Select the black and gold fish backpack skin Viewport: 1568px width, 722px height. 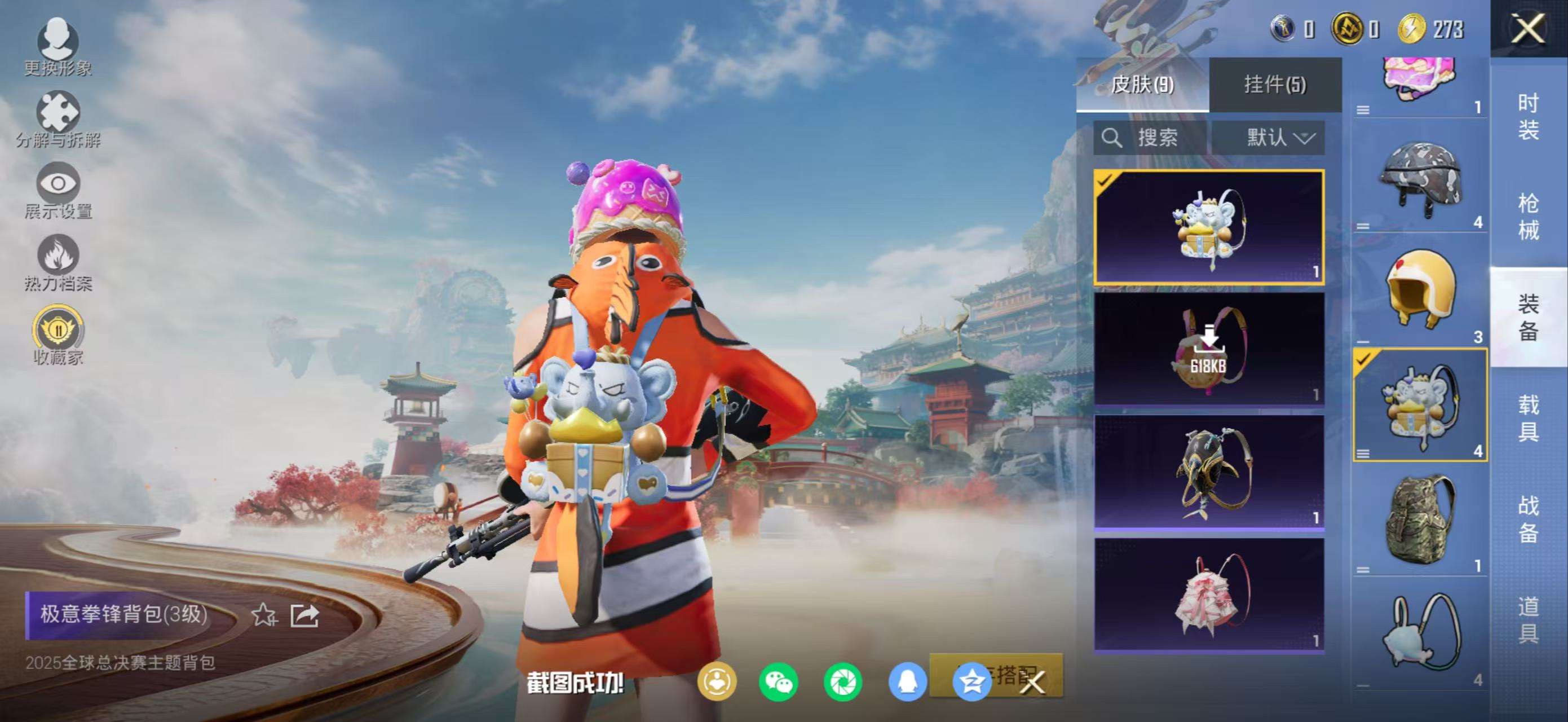(1208, 472)
